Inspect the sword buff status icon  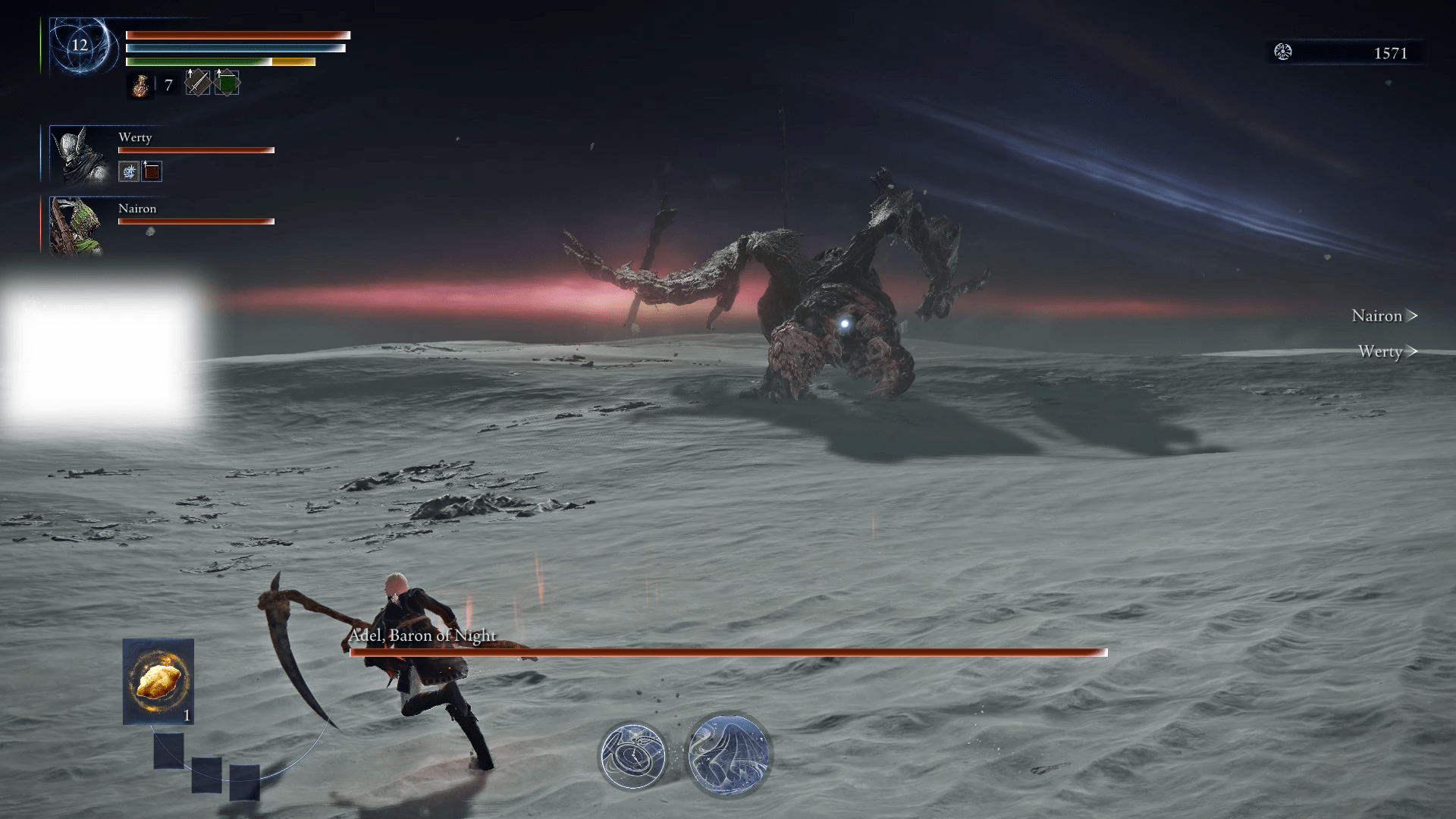tap(198, 83)
